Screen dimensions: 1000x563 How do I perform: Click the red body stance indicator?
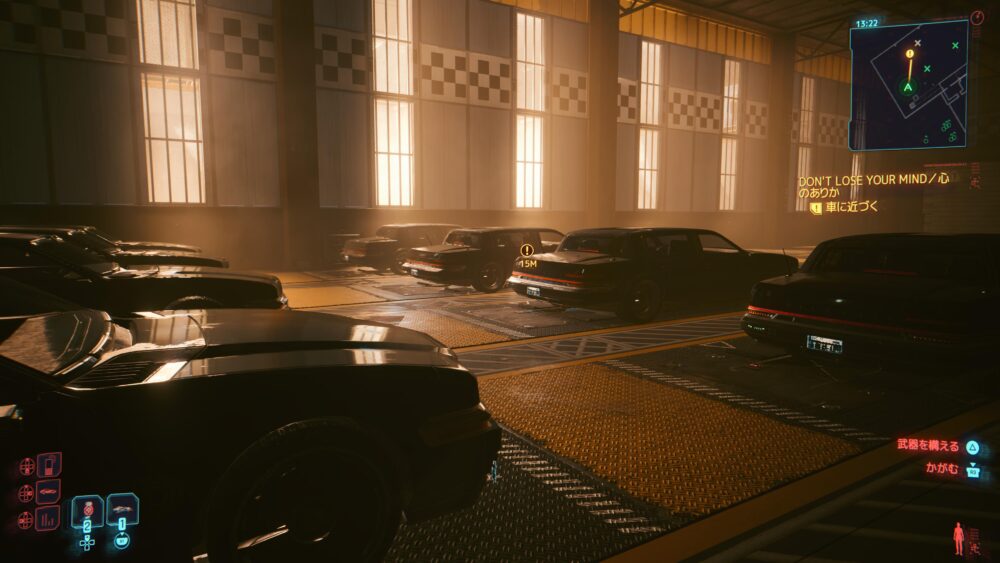pyautogui.click(x=959, y=537)
